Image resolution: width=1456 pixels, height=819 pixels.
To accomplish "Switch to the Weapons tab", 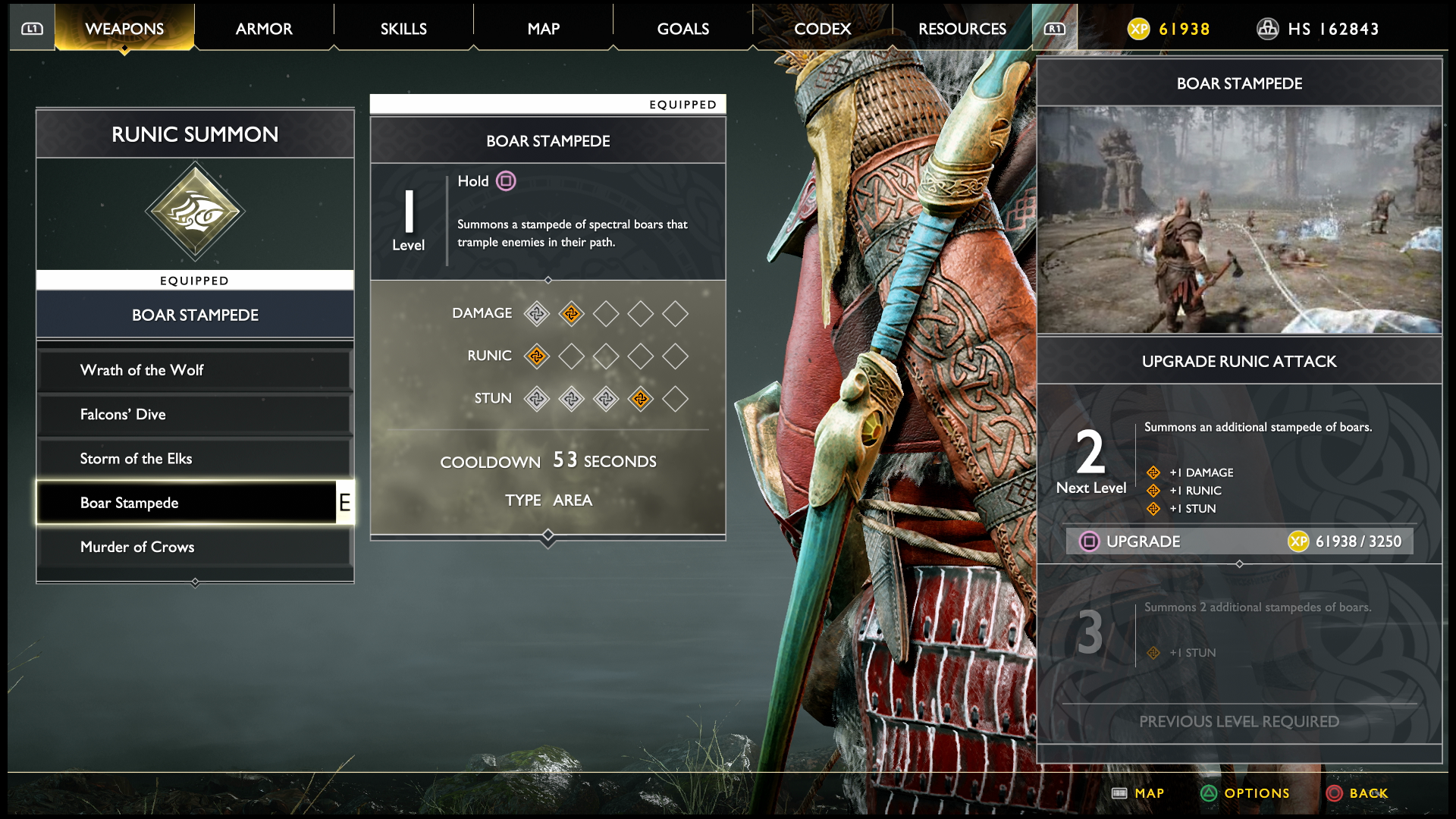I will click(x=124, y=29).
